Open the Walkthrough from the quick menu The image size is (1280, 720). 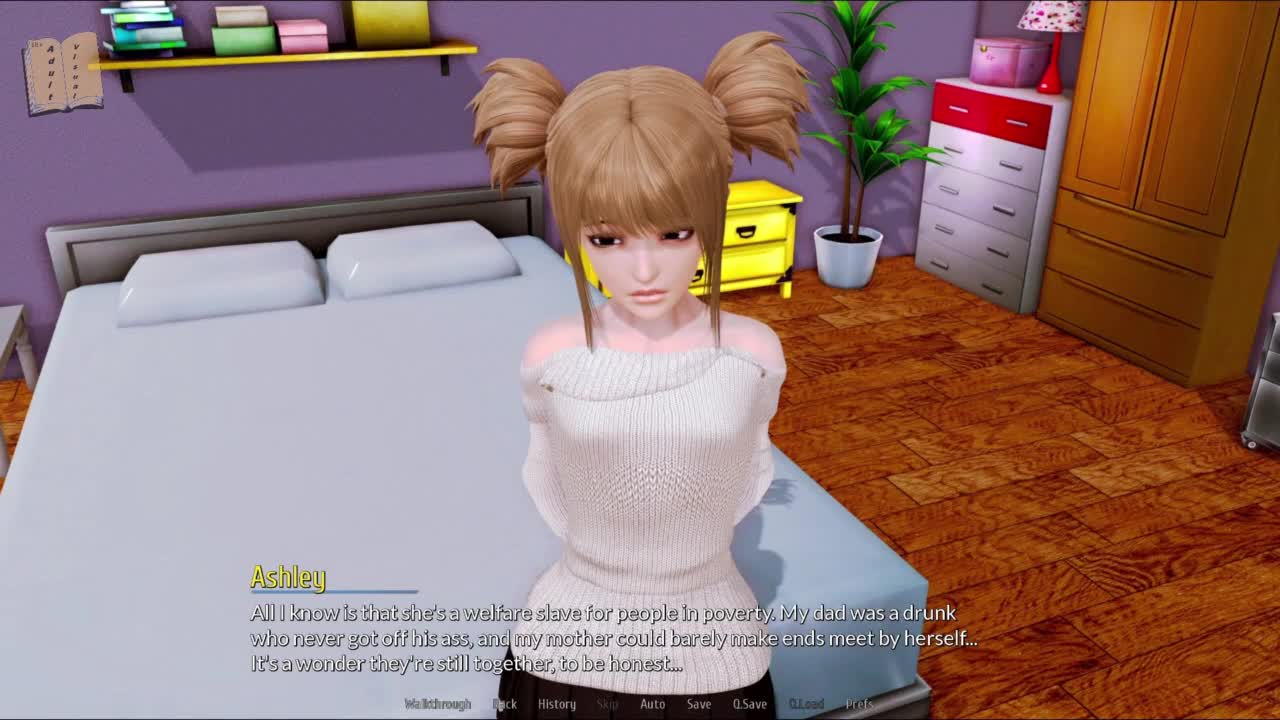437,704
